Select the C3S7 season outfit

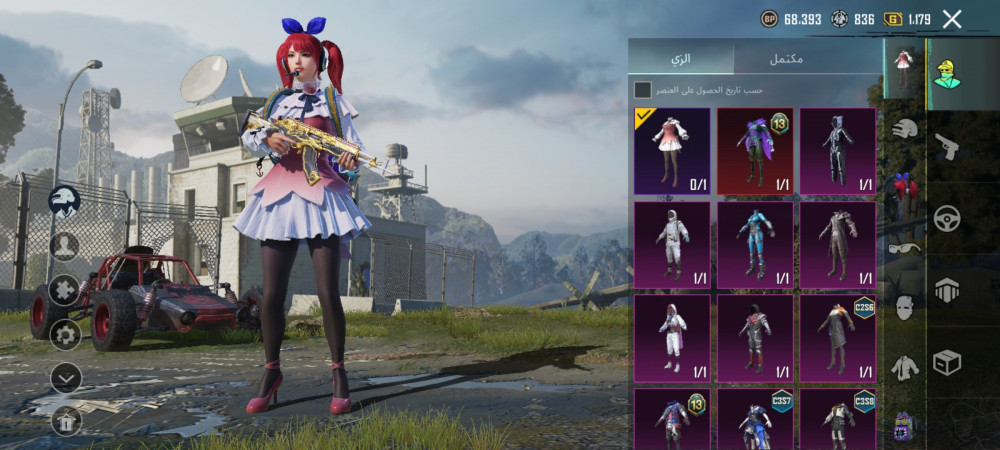click(x=755, y=418)
